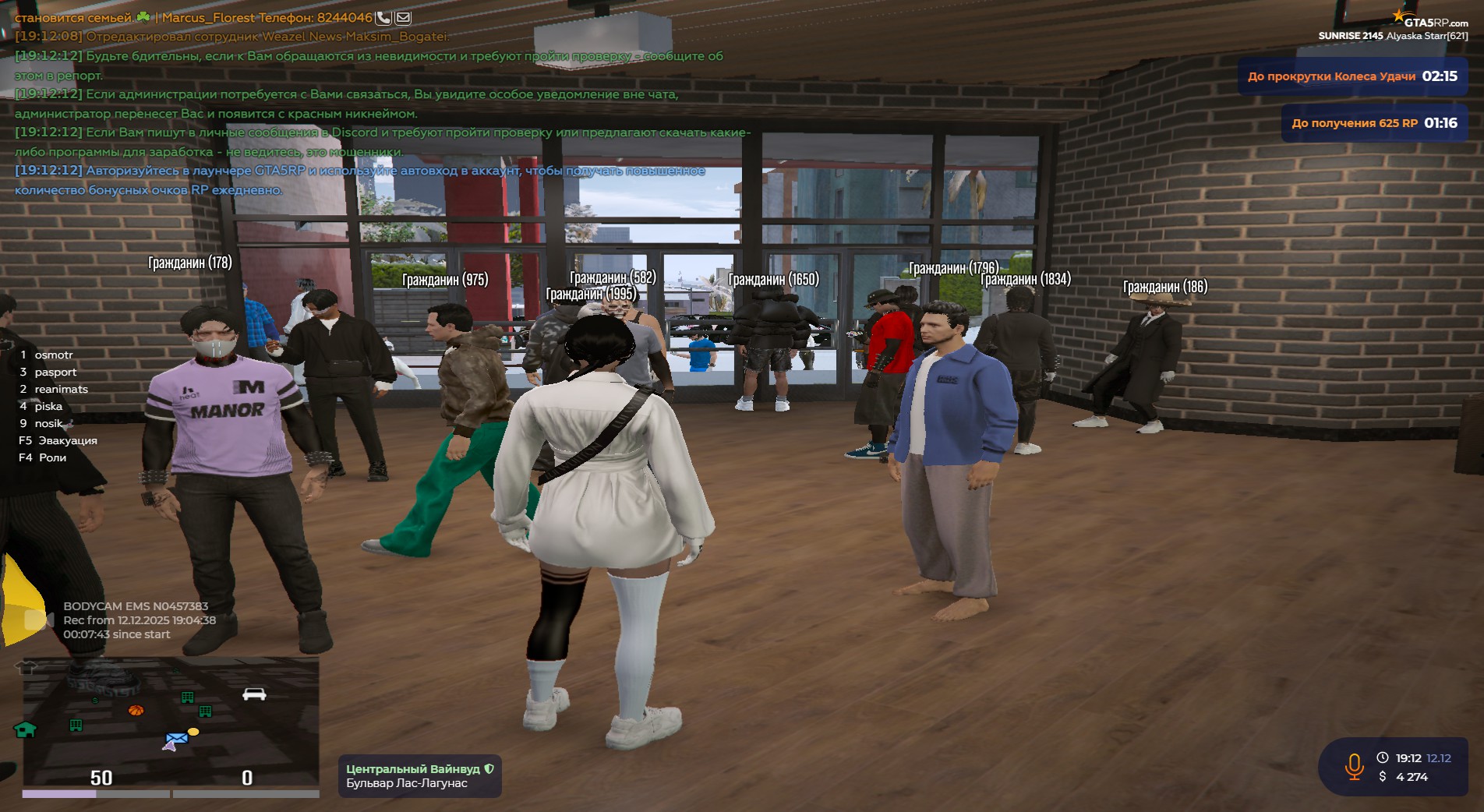Open the Центральный Вайнвуд location panel
Image resolution: width=1484 pixels, height=812 pixels.
pyautogui.click(x=419, y=776)
